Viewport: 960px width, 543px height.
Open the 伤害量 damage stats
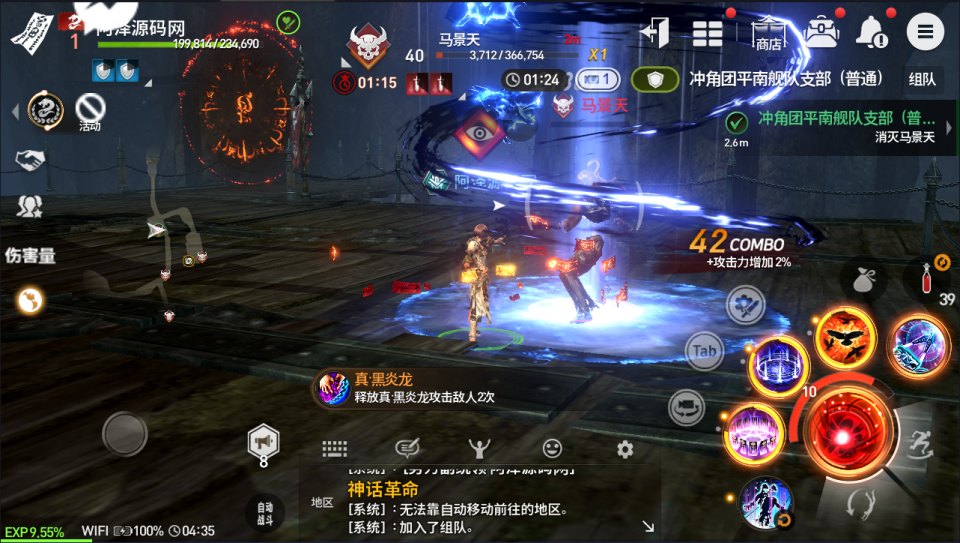(x=30, y=255)
